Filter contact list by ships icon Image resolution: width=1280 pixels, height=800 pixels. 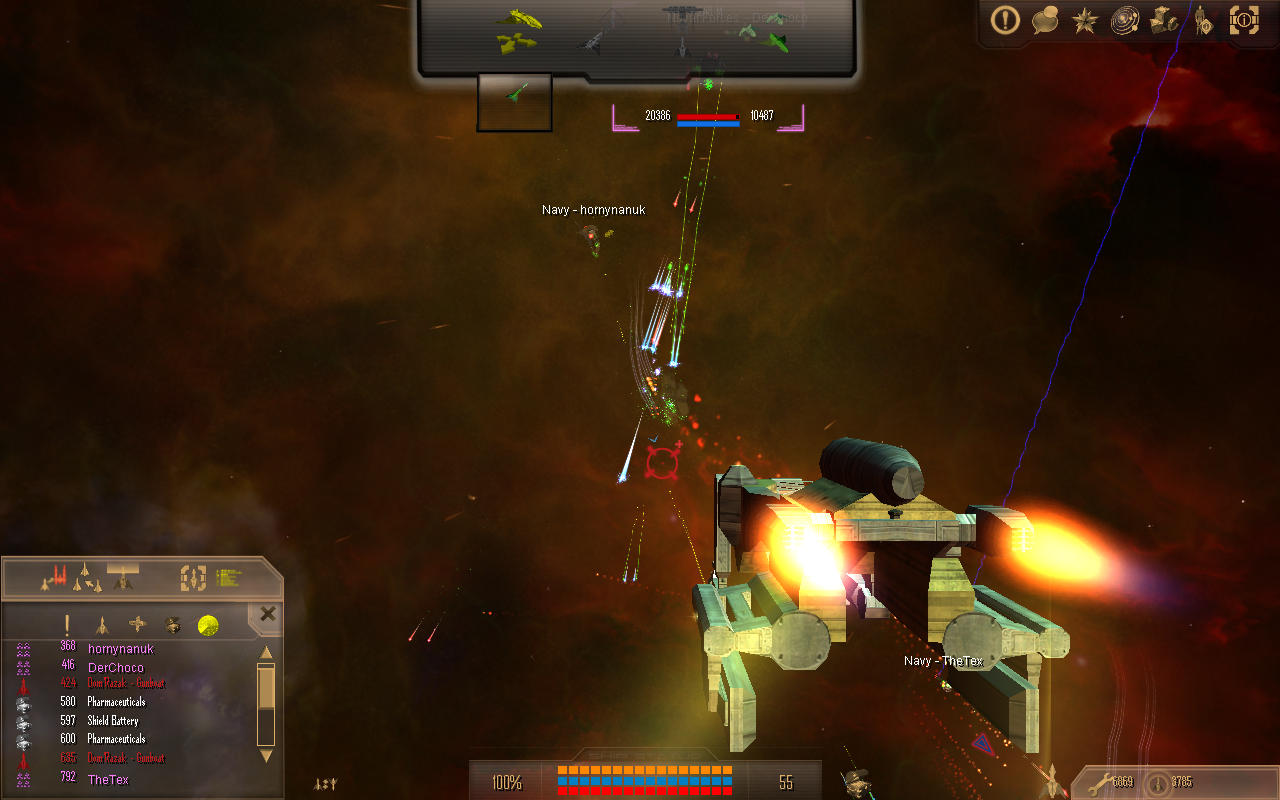[x=102, y=626]
